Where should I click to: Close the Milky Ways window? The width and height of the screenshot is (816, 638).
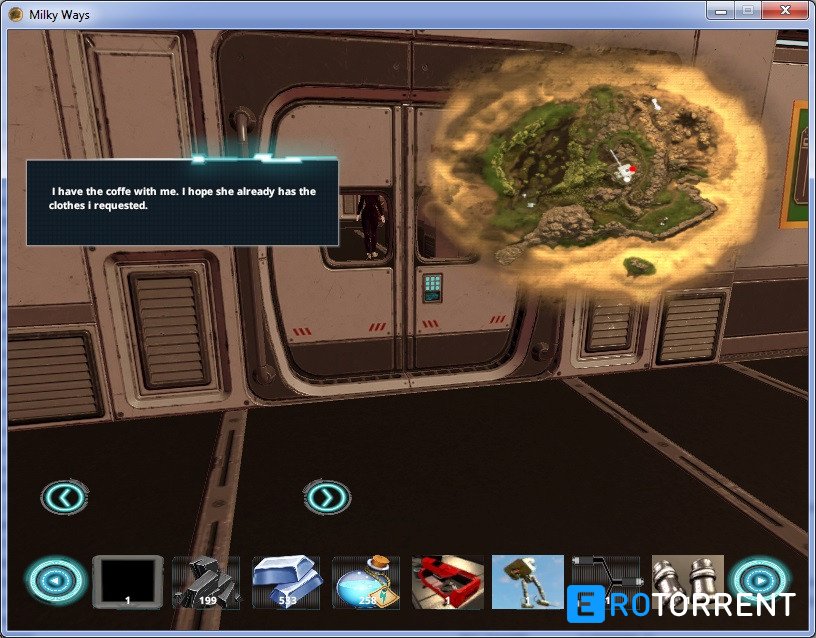[783, 12]
